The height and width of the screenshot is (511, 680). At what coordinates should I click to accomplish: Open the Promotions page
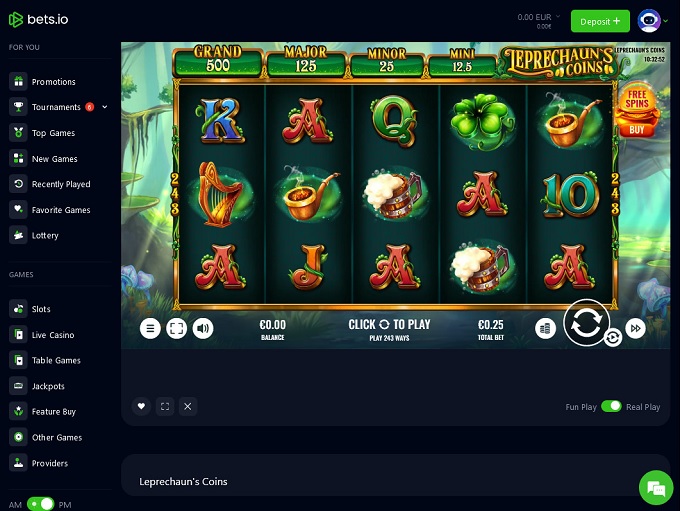(53, 82)
